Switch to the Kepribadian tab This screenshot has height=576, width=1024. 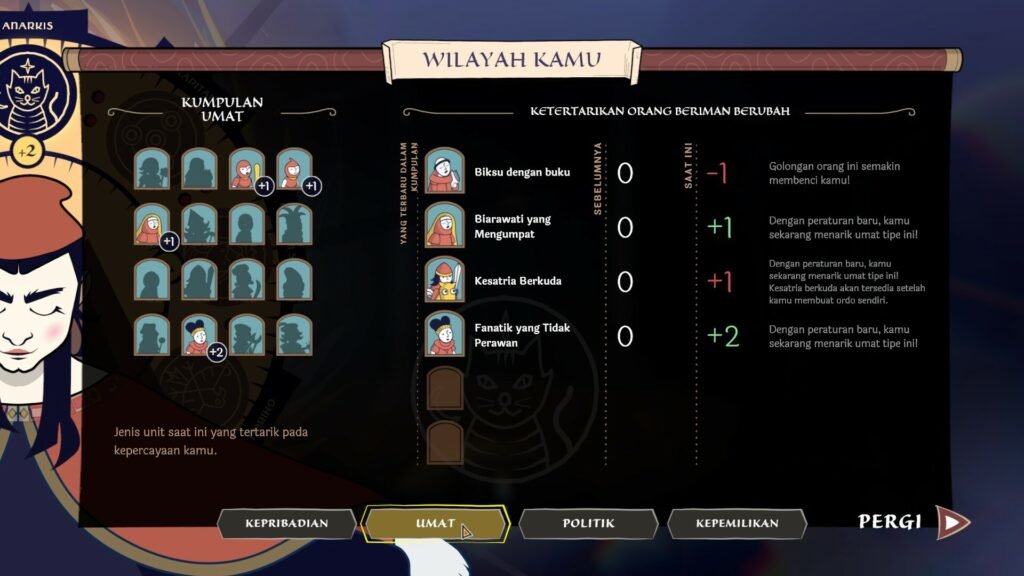287,522
